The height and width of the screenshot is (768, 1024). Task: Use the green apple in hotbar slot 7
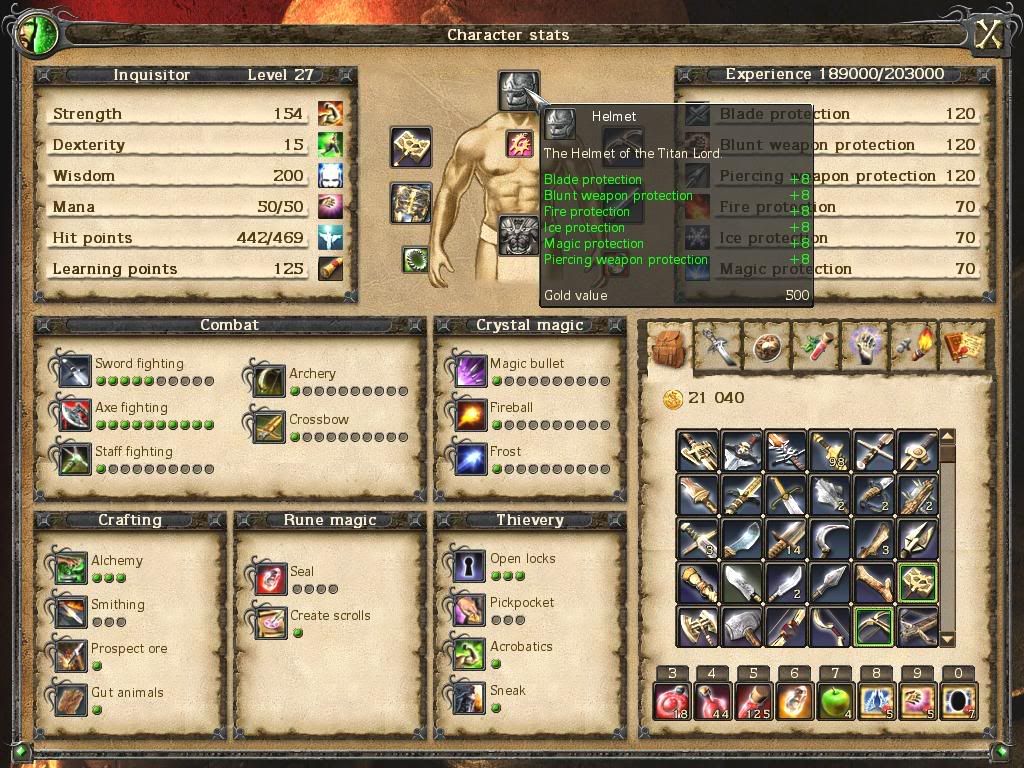coord(835,702)
